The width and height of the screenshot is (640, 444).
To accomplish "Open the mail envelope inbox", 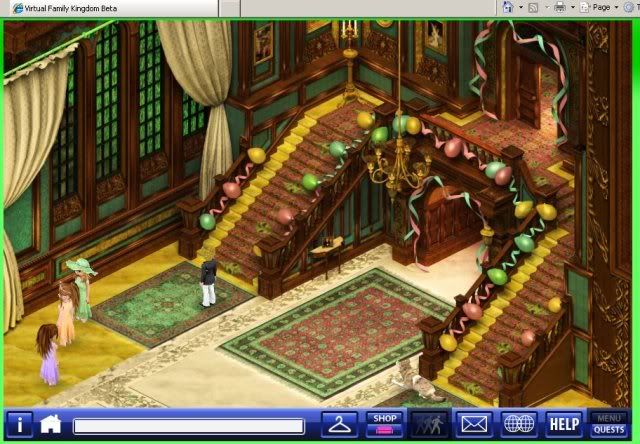I will (x=474, y=424).
